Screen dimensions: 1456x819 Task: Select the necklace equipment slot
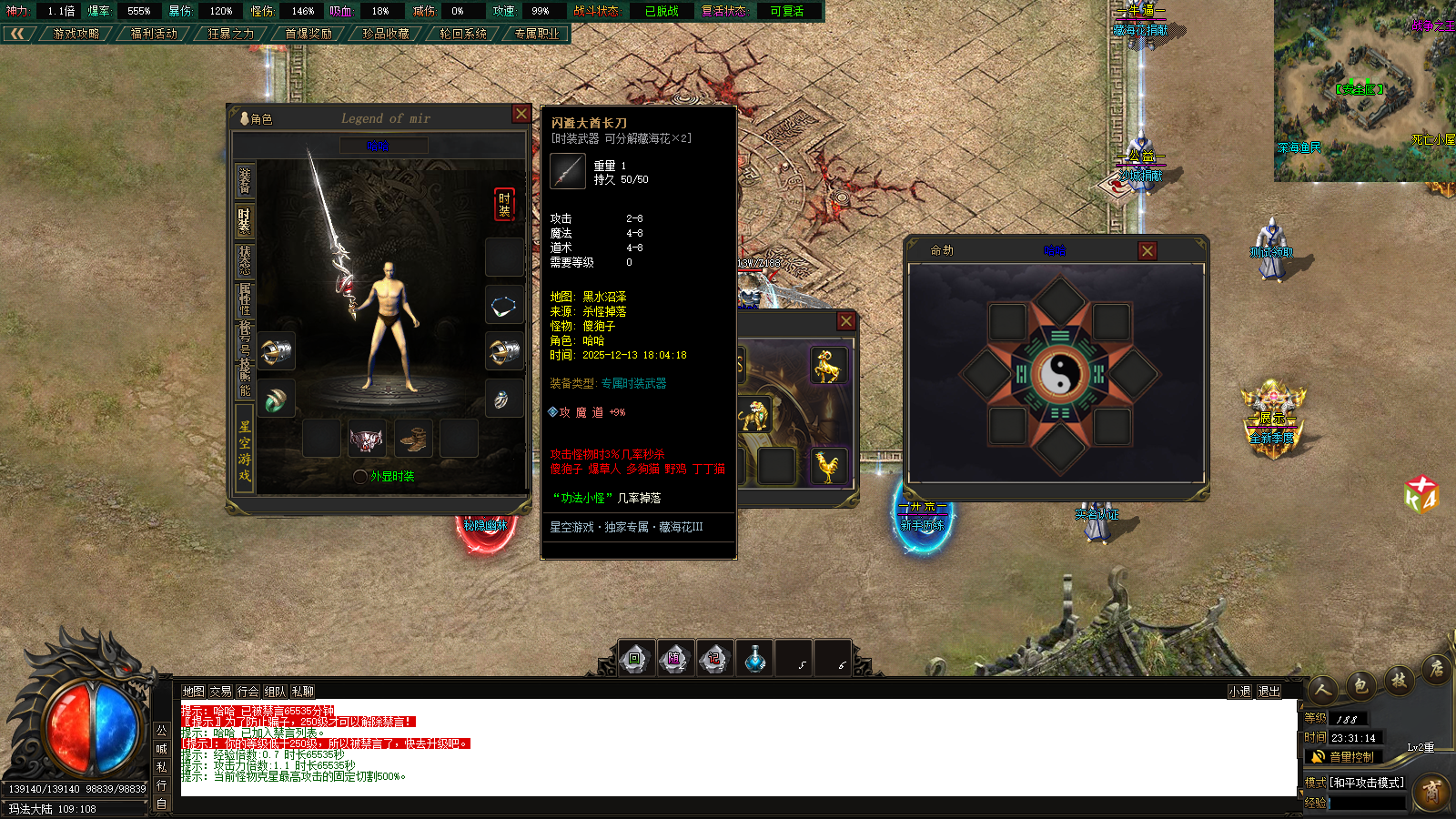pos(503,306)
